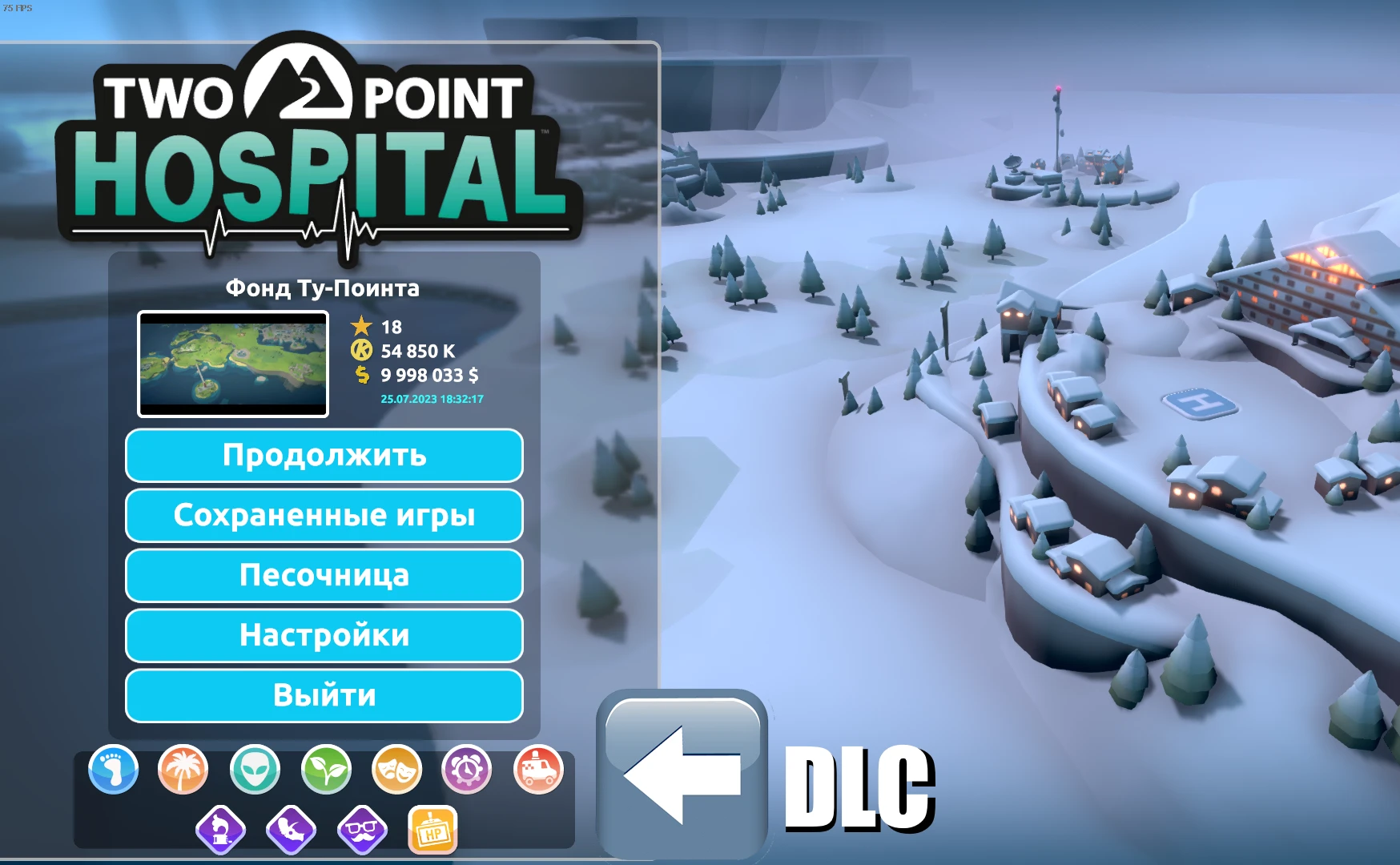Viewport: 1400px width, 865px height.
Task: Select the Bigfoot footprint DLC icon
Action: coord(113,769)
